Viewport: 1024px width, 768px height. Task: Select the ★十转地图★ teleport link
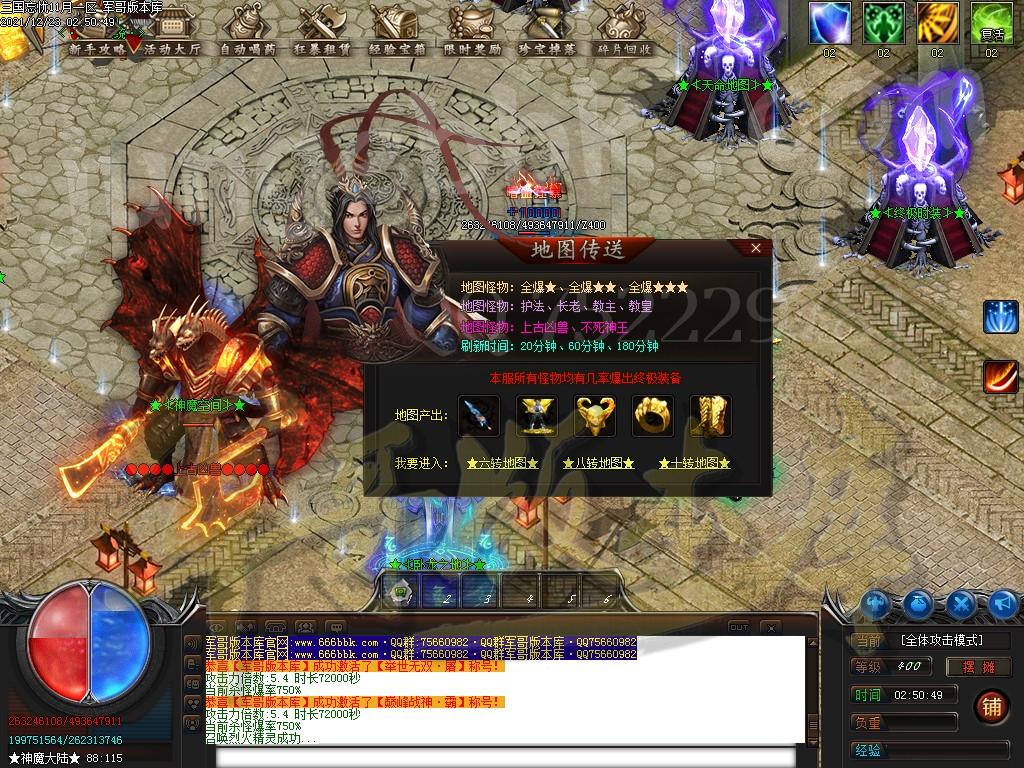(x=694, y=463)
